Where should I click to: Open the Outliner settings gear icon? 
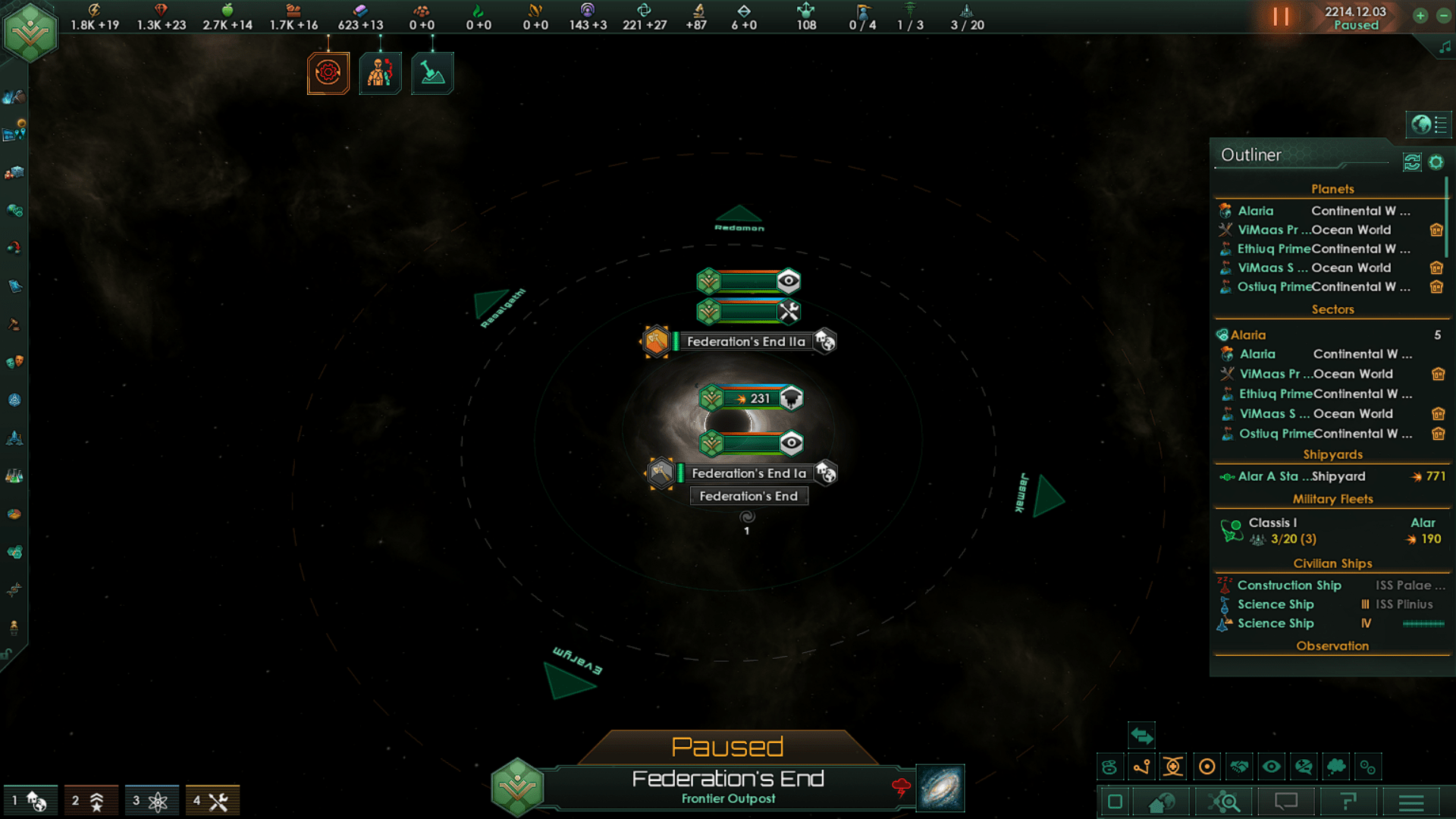pyautogui.click(x=1437, y=162)
